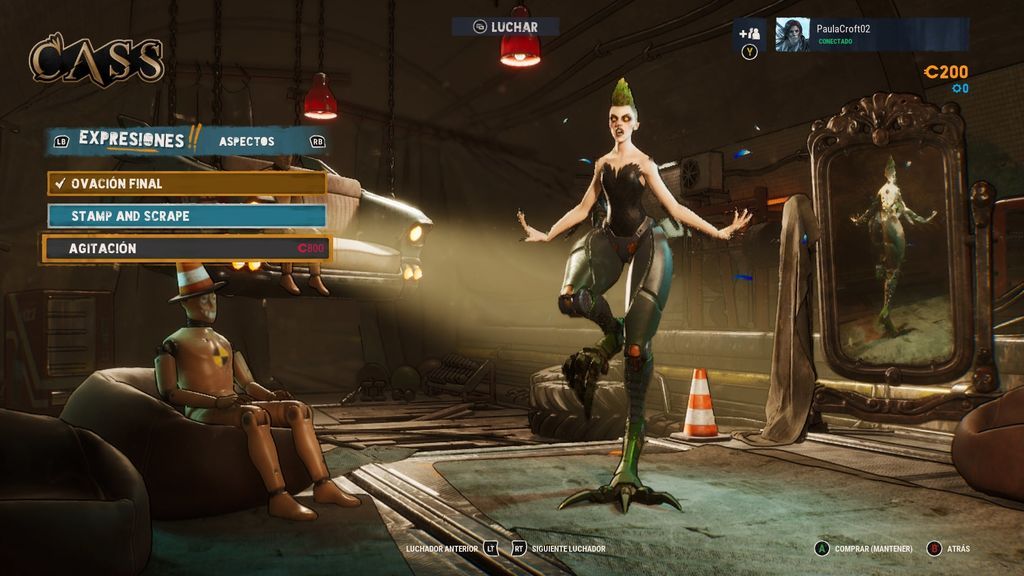Open the Aspectos tab
The width and height of the screenshot is (1024, 576).
tap(246, 141)
